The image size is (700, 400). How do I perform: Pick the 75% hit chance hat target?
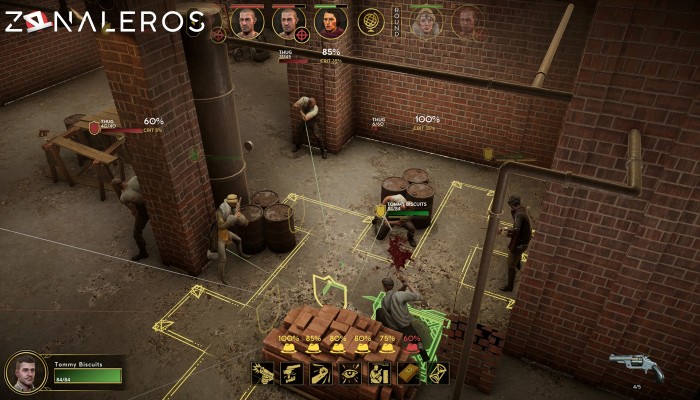[387, 348]
